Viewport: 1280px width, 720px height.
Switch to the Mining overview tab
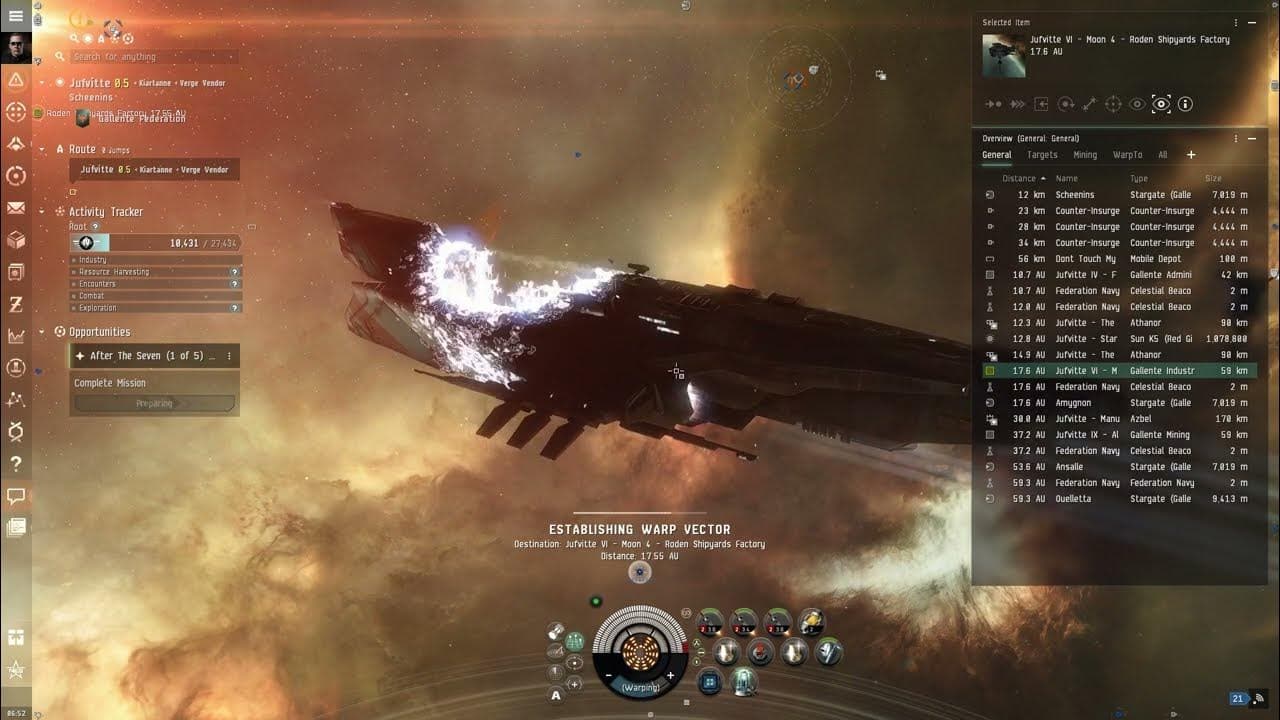(x=1085, y=155)
